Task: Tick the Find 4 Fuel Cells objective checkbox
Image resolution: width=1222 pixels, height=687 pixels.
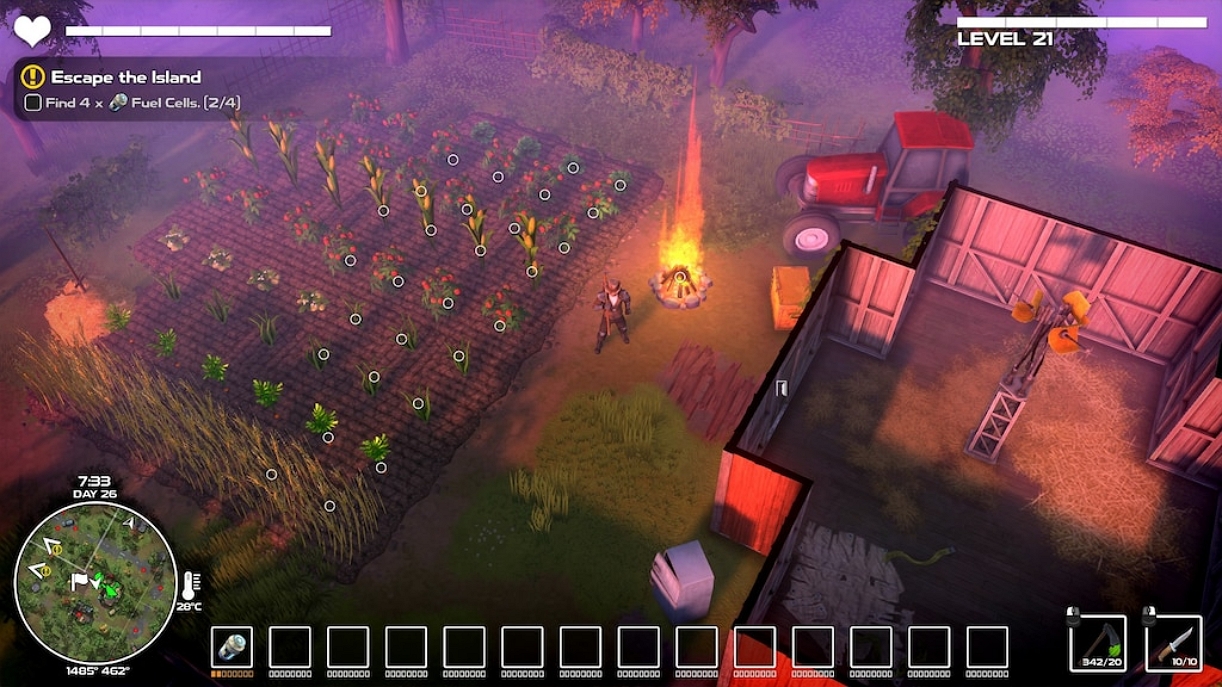Action: point(33,102)
